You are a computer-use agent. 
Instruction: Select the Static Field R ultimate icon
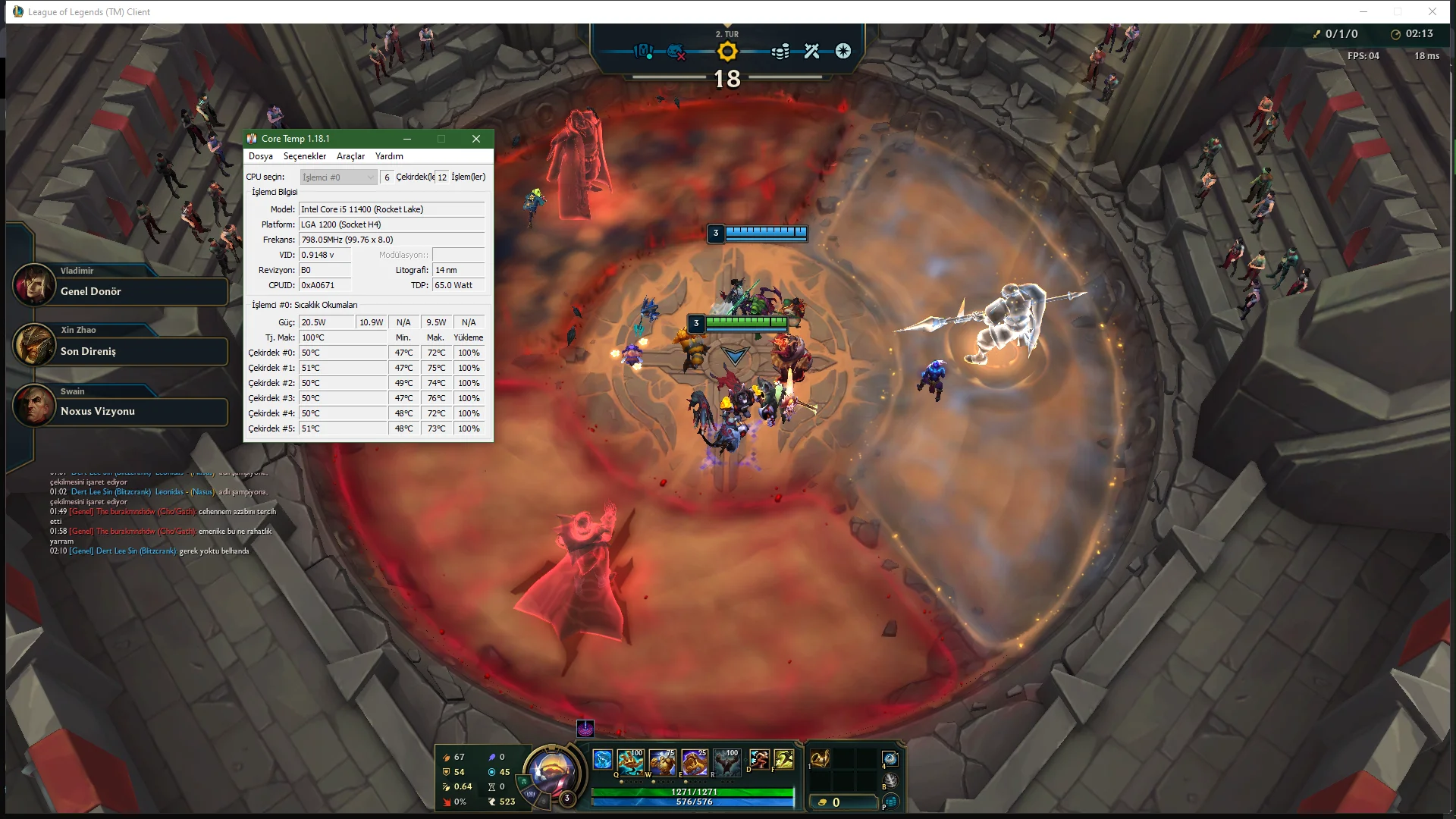click(x=726, y=762)
